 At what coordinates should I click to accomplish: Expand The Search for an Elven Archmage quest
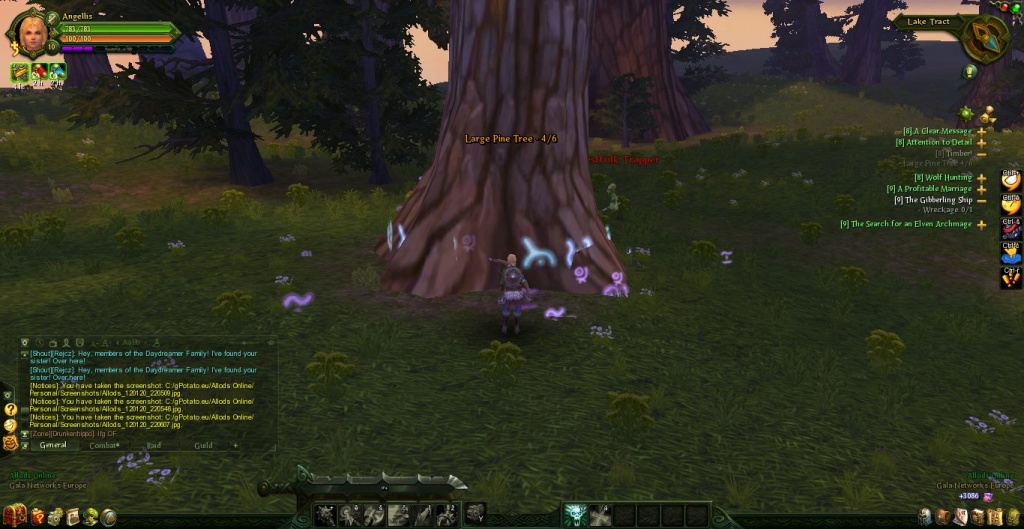coord(982,224)
